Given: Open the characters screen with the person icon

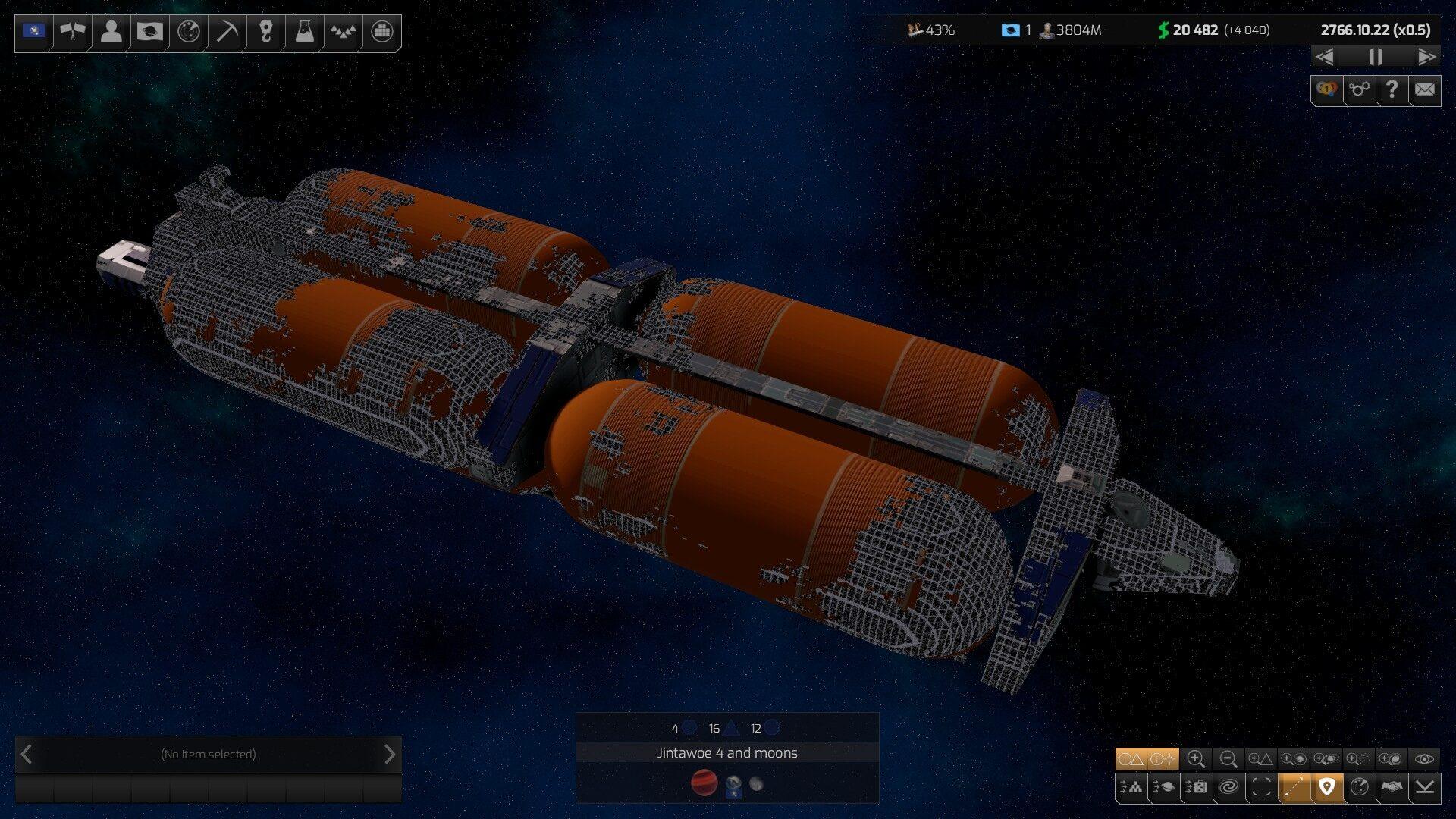Looking at the screenshot, I should pos(111,32).
